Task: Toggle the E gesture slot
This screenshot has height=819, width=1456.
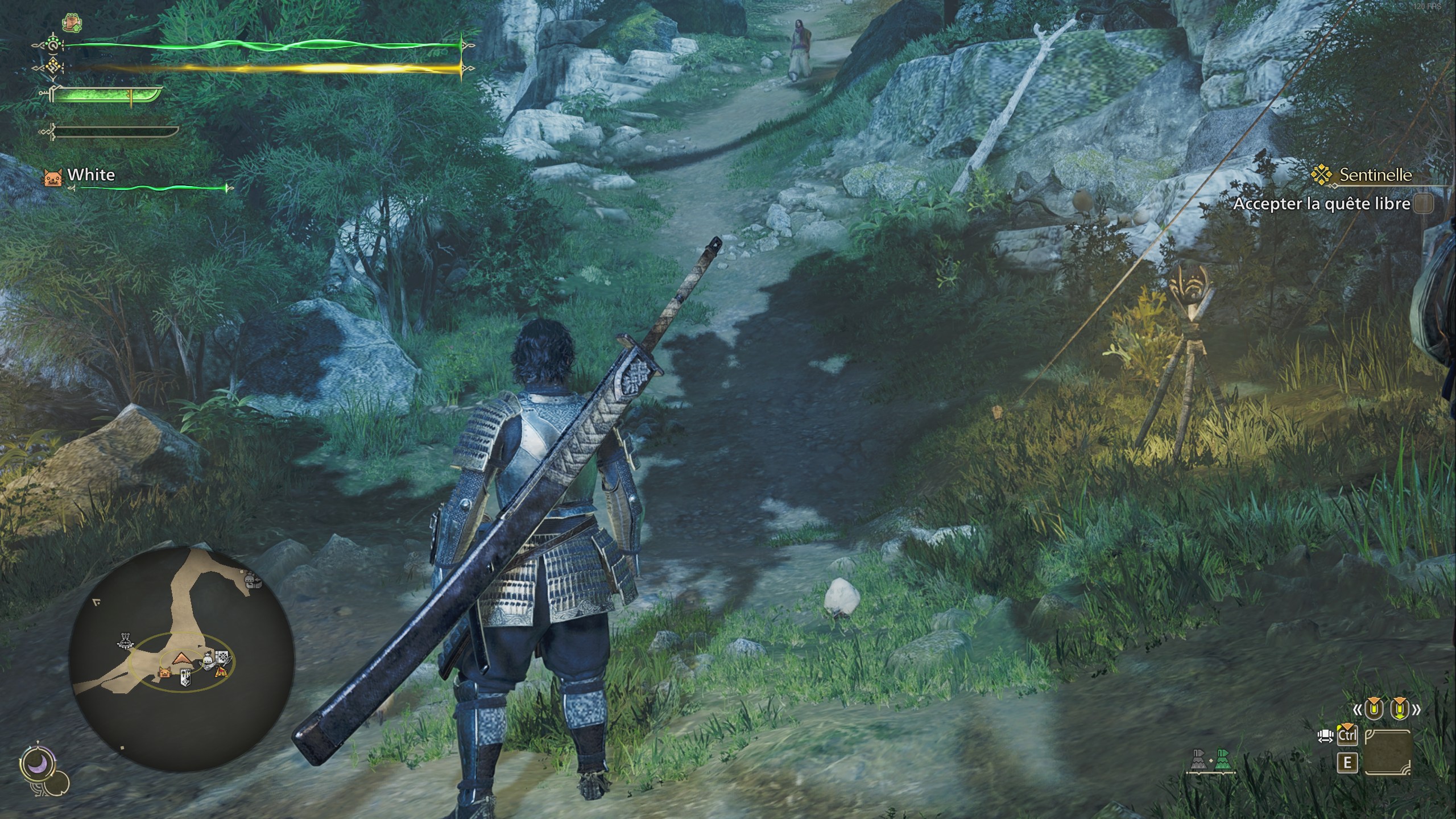Action: click(x=1347, y=762)
